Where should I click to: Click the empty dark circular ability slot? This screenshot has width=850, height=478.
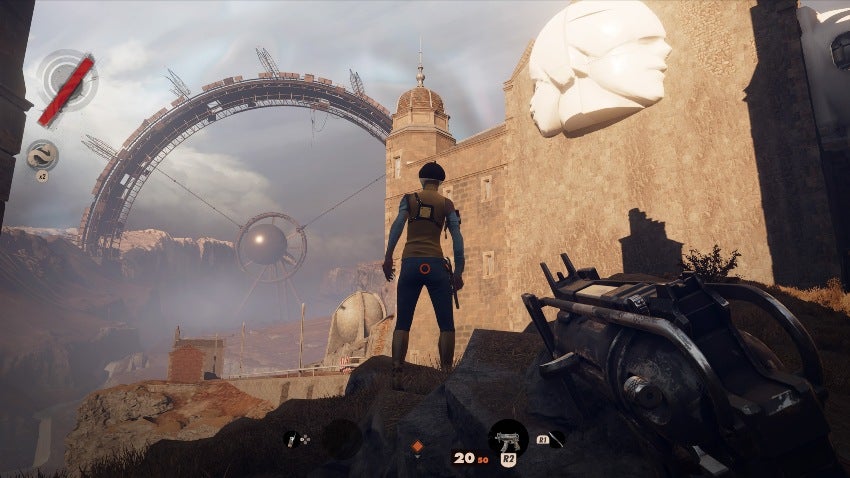point(342,438)
